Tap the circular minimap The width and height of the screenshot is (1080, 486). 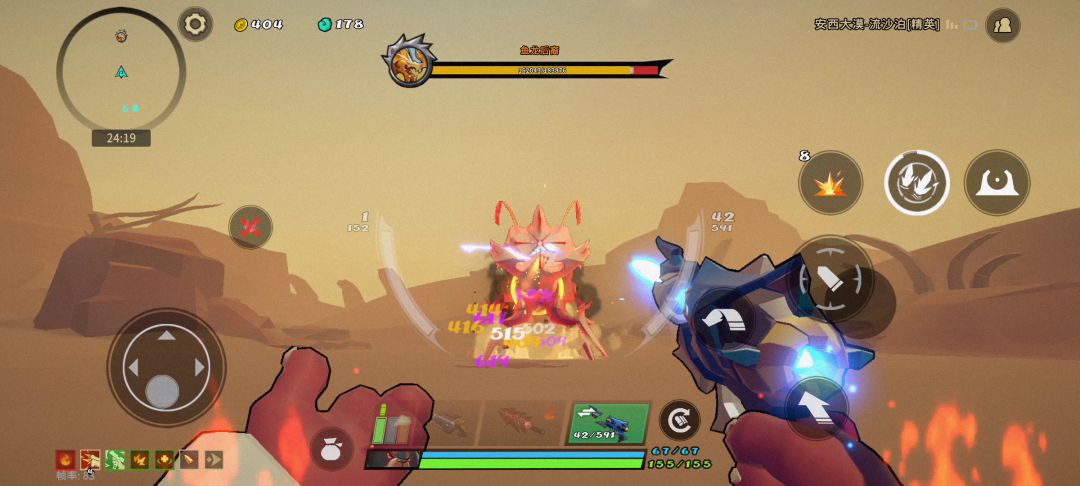(x=121, y=70)
